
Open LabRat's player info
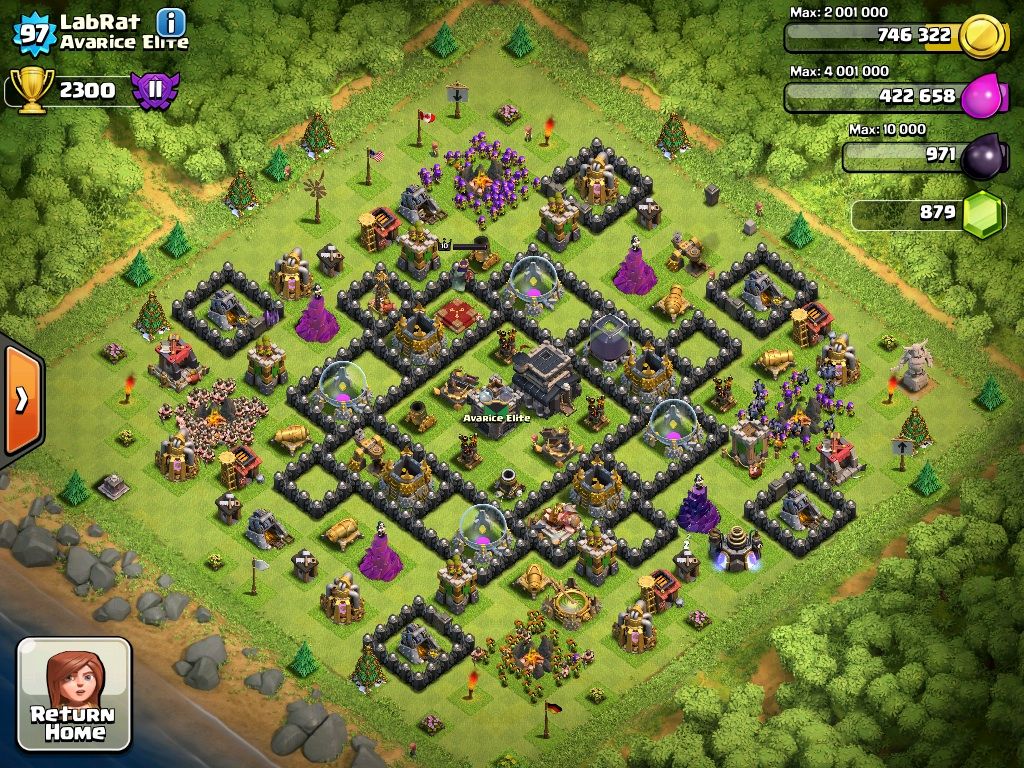click(171, 22)
